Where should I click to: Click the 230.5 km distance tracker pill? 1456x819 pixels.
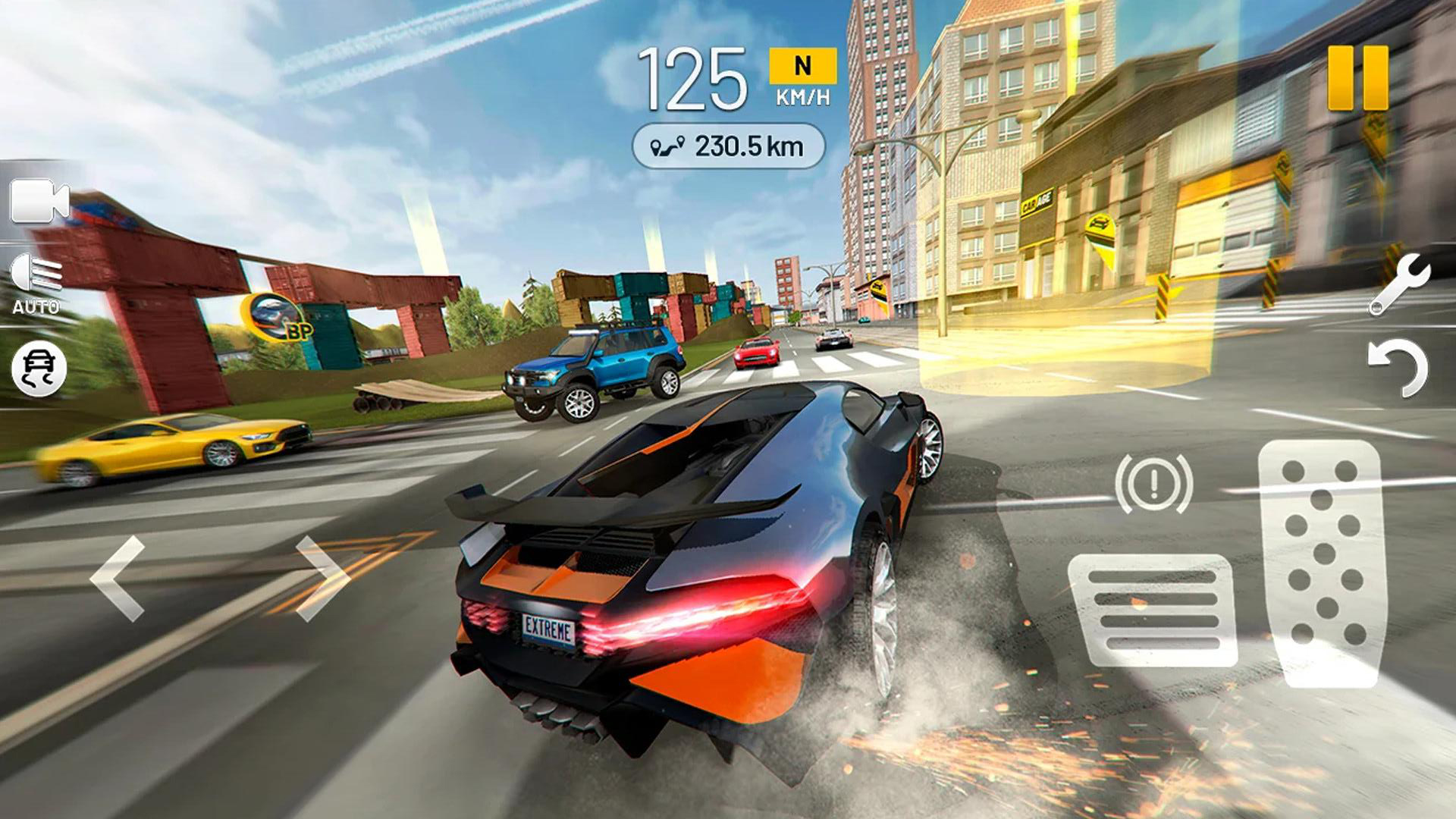[728, 146]
